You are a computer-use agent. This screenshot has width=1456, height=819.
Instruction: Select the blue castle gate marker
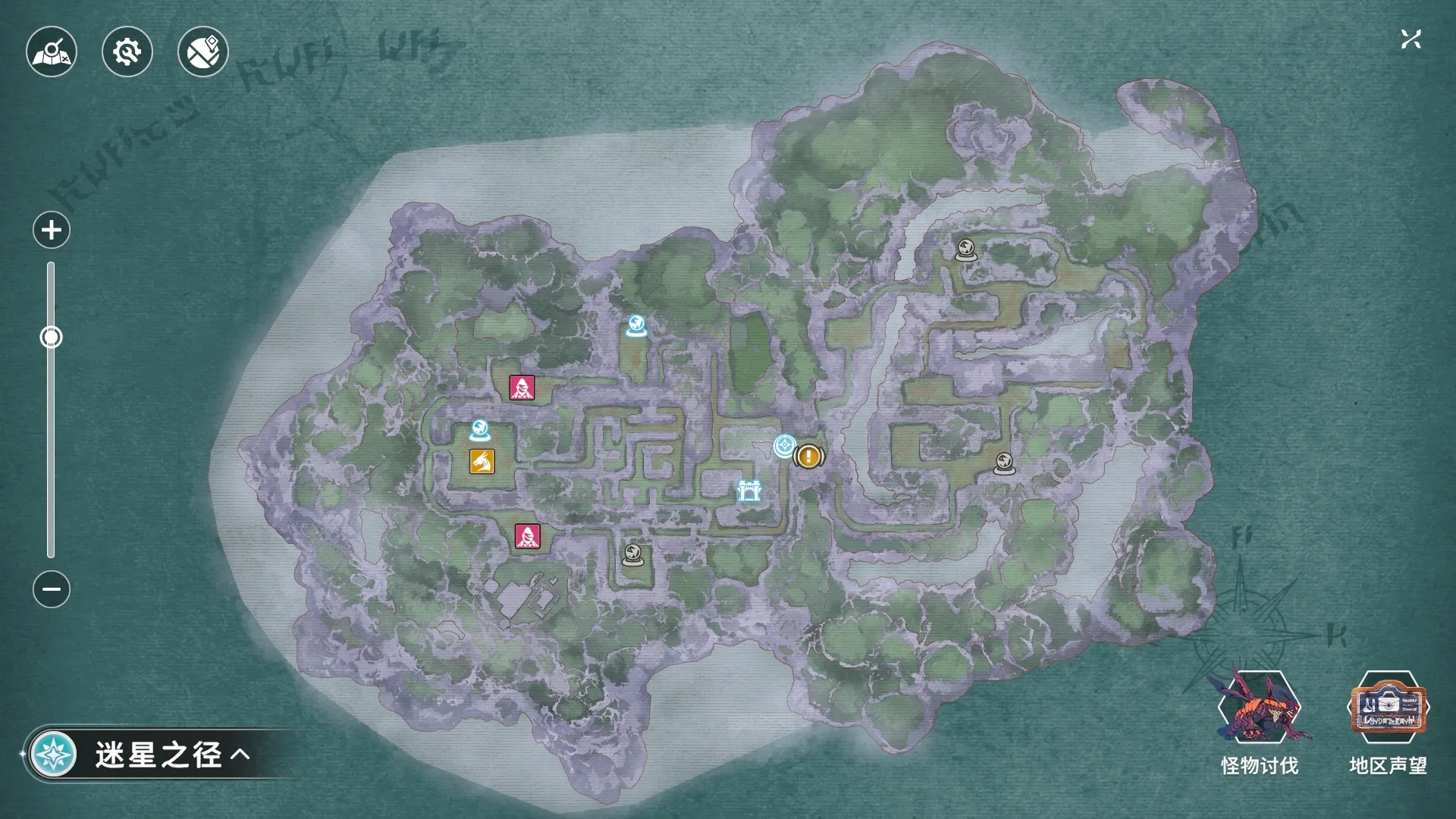coord(749,491)
